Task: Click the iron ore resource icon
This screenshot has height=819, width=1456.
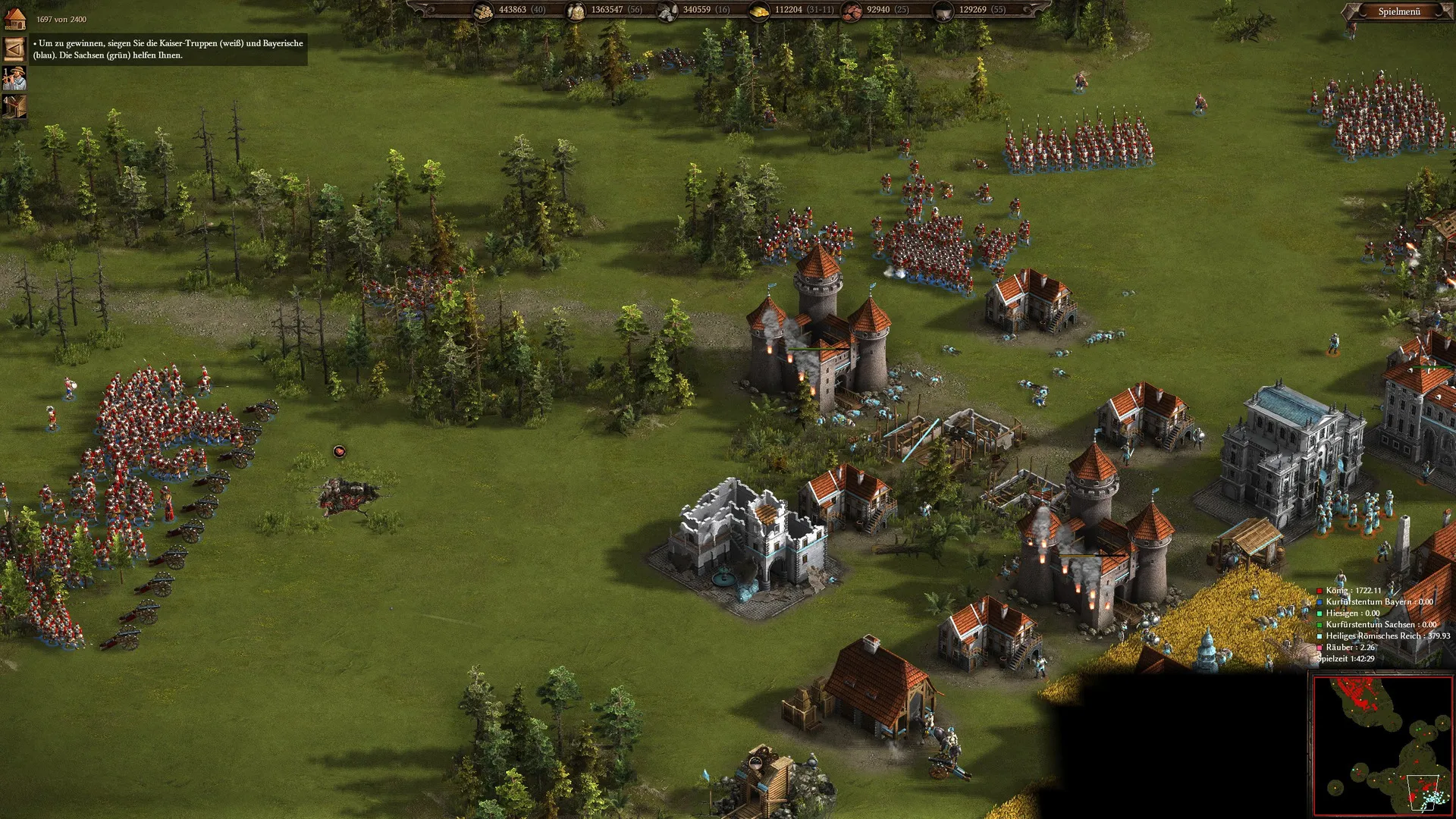Action: tap(852, 11)
